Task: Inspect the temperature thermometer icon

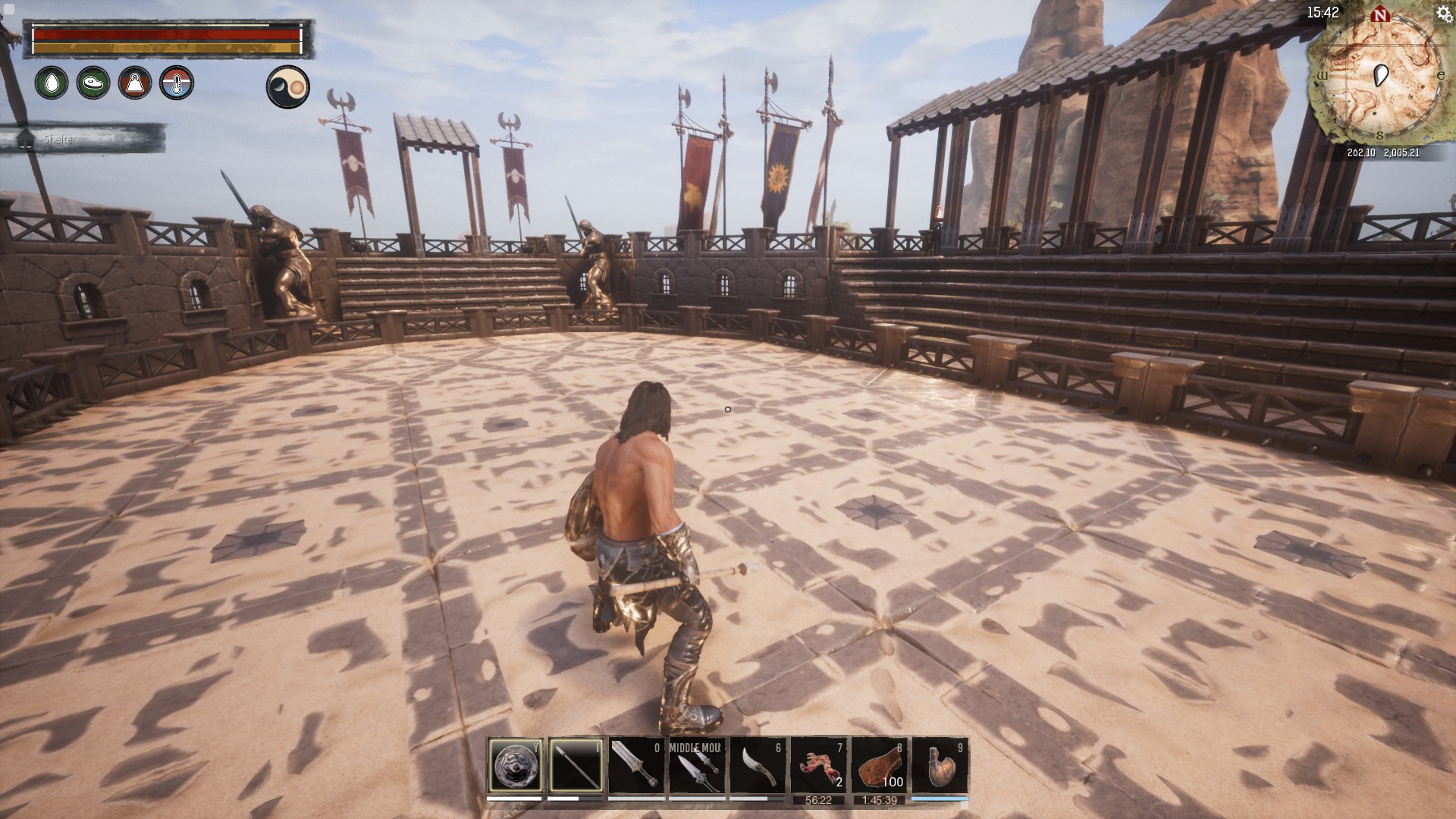Action: (177, 83)
